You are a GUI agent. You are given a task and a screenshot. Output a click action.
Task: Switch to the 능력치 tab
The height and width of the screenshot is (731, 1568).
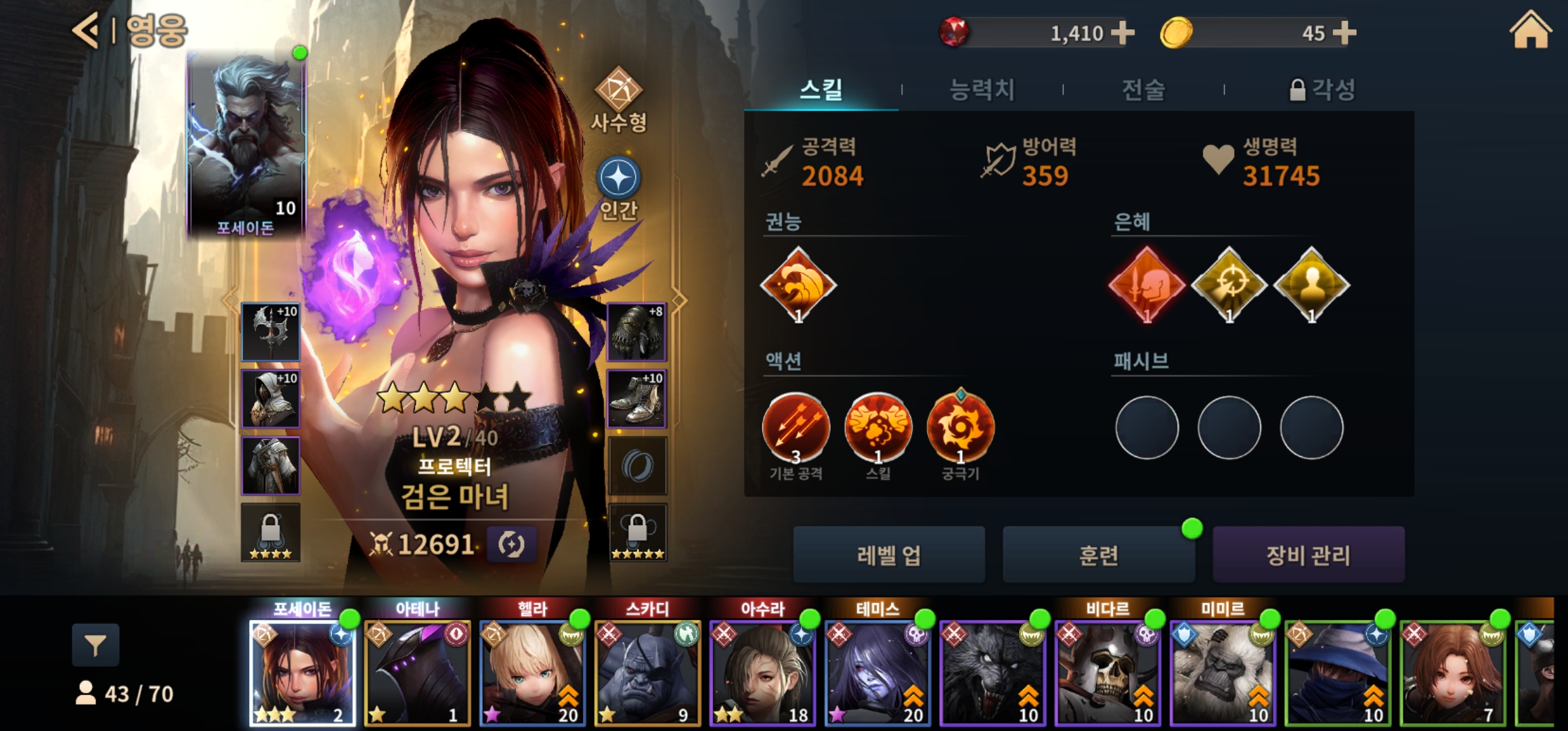tap(982, 89)
